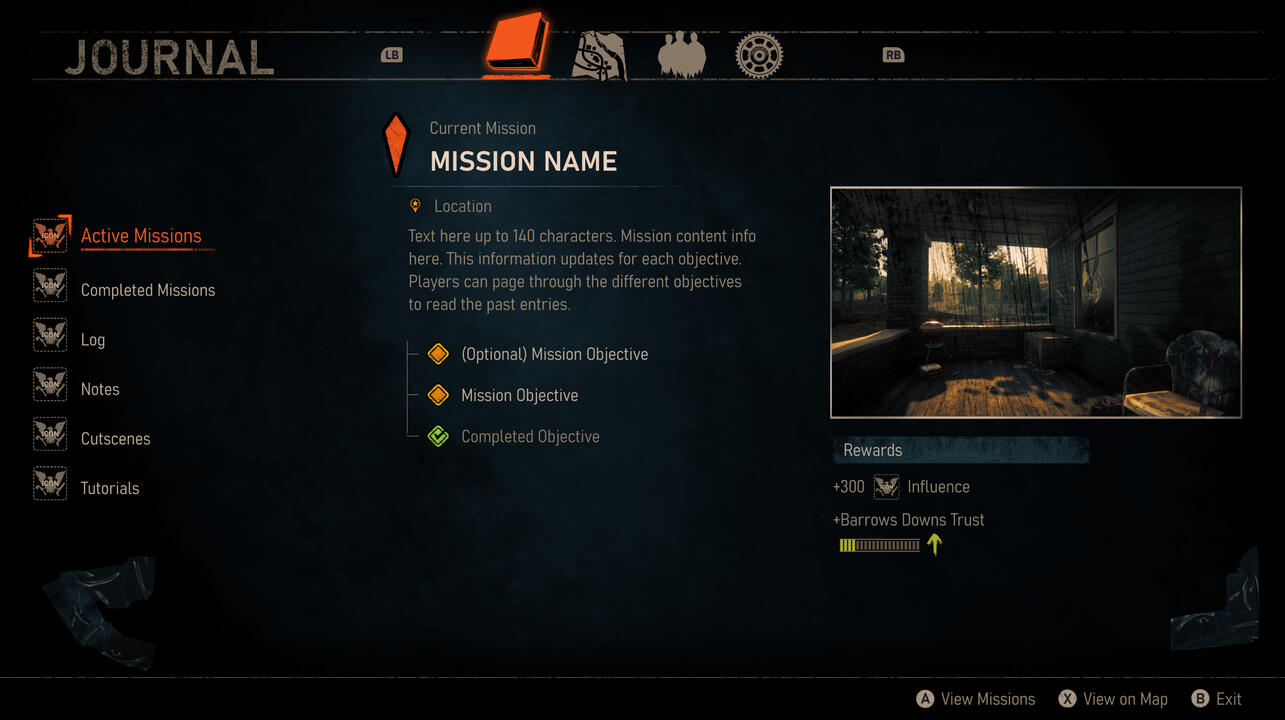
Task: Select the optional mission objective
Action: [554, 354]
